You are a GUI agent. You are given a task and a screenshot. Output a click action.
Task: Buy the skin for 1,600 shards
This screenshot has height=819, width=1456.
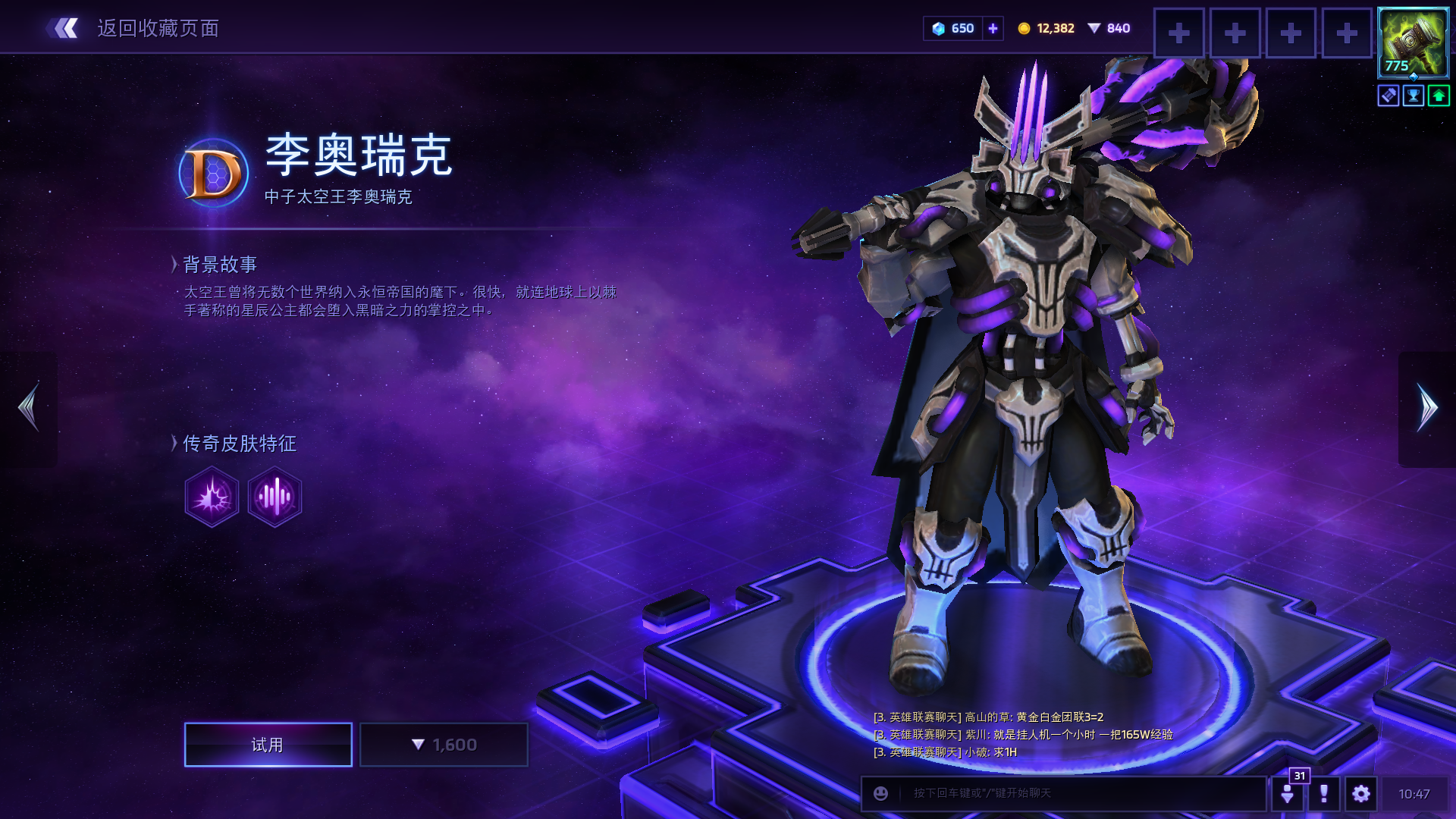444,745
